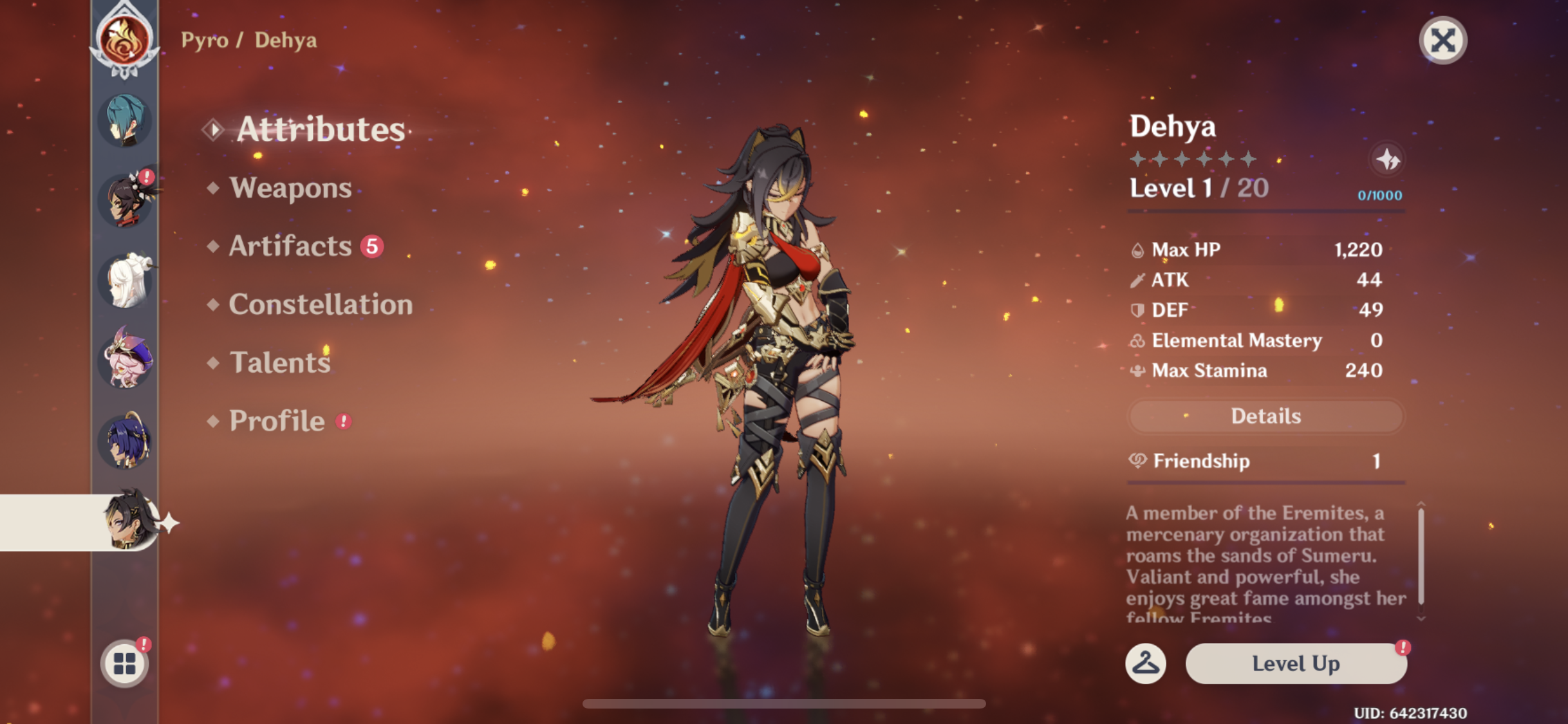Switch to the Weapons section
The width and height of the screenshot is (1568, 724).
point(290,188)
